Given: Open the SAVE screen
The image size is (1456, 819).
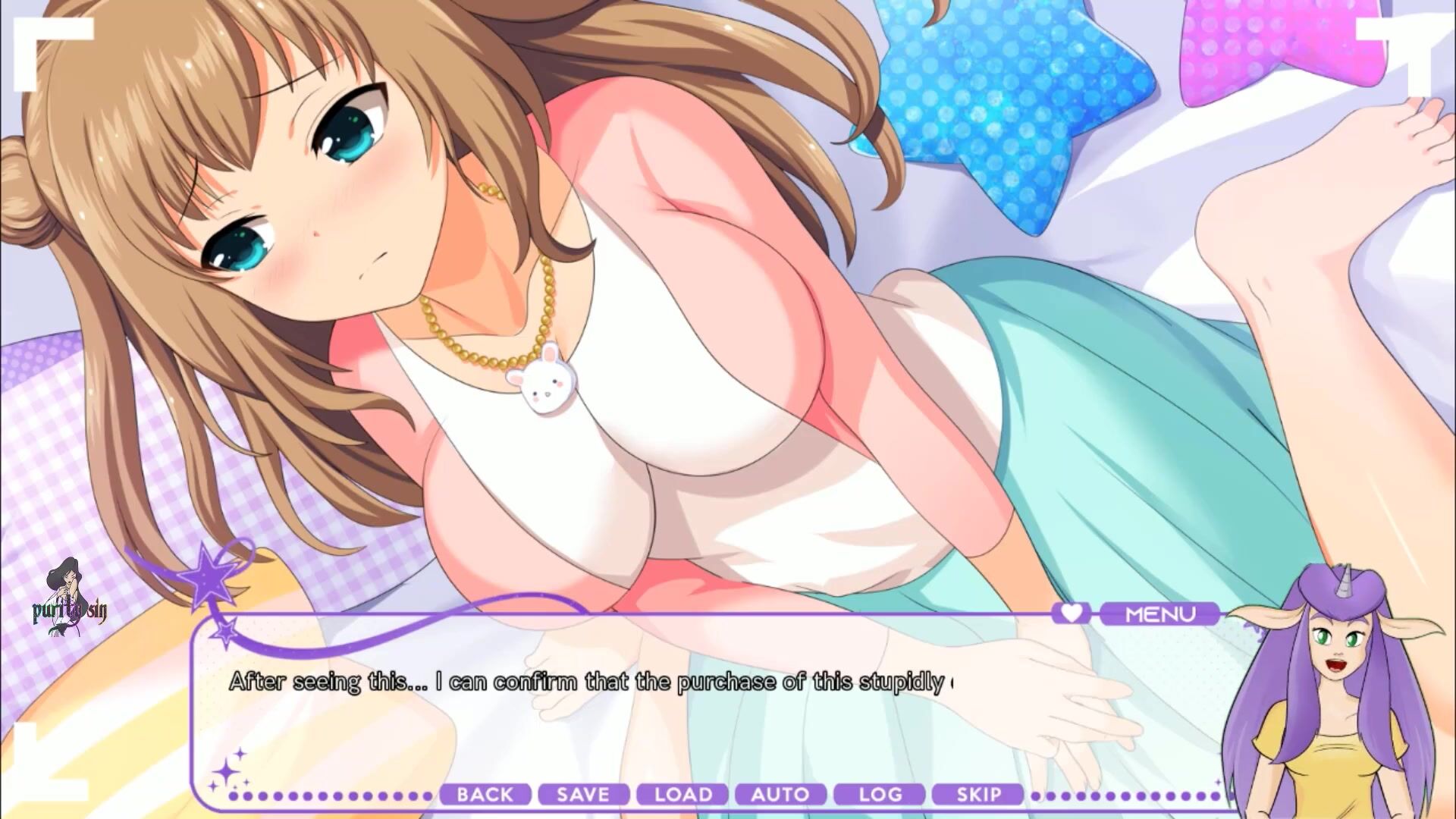Looking at the screenshot, I should [583, 795].
